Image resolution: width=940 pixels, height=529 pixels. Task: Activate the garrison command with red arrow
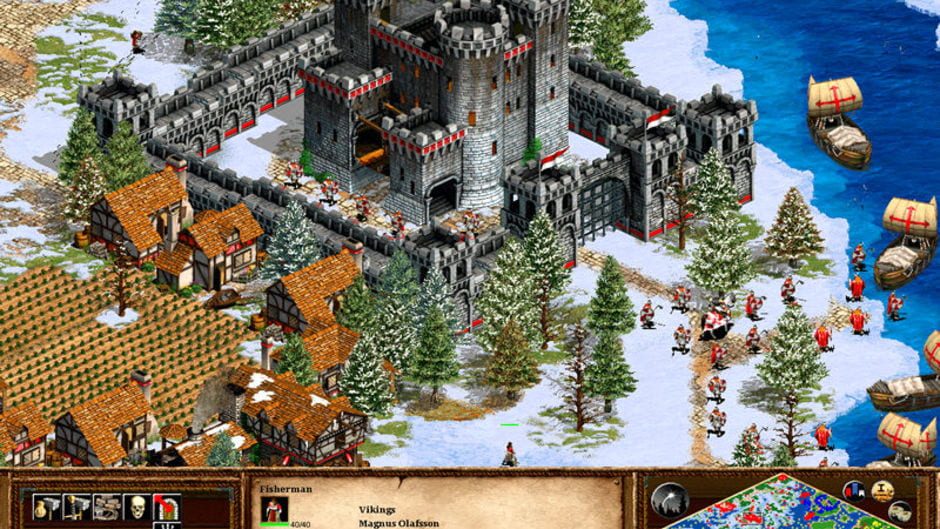pos(165,507)
